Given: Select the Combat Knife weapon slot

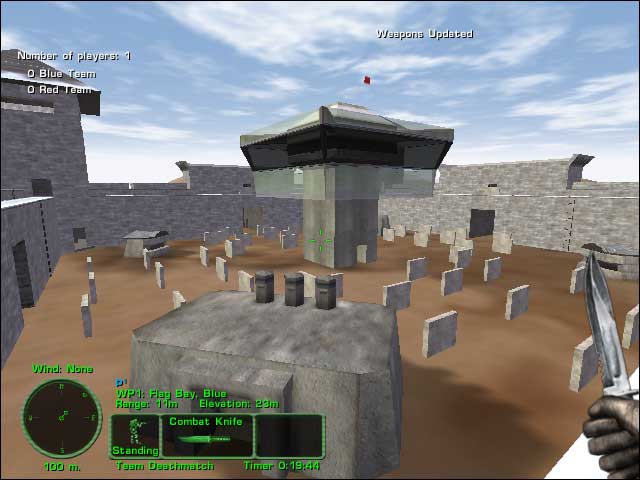Looking at the screenshot, I should [207, 436].
